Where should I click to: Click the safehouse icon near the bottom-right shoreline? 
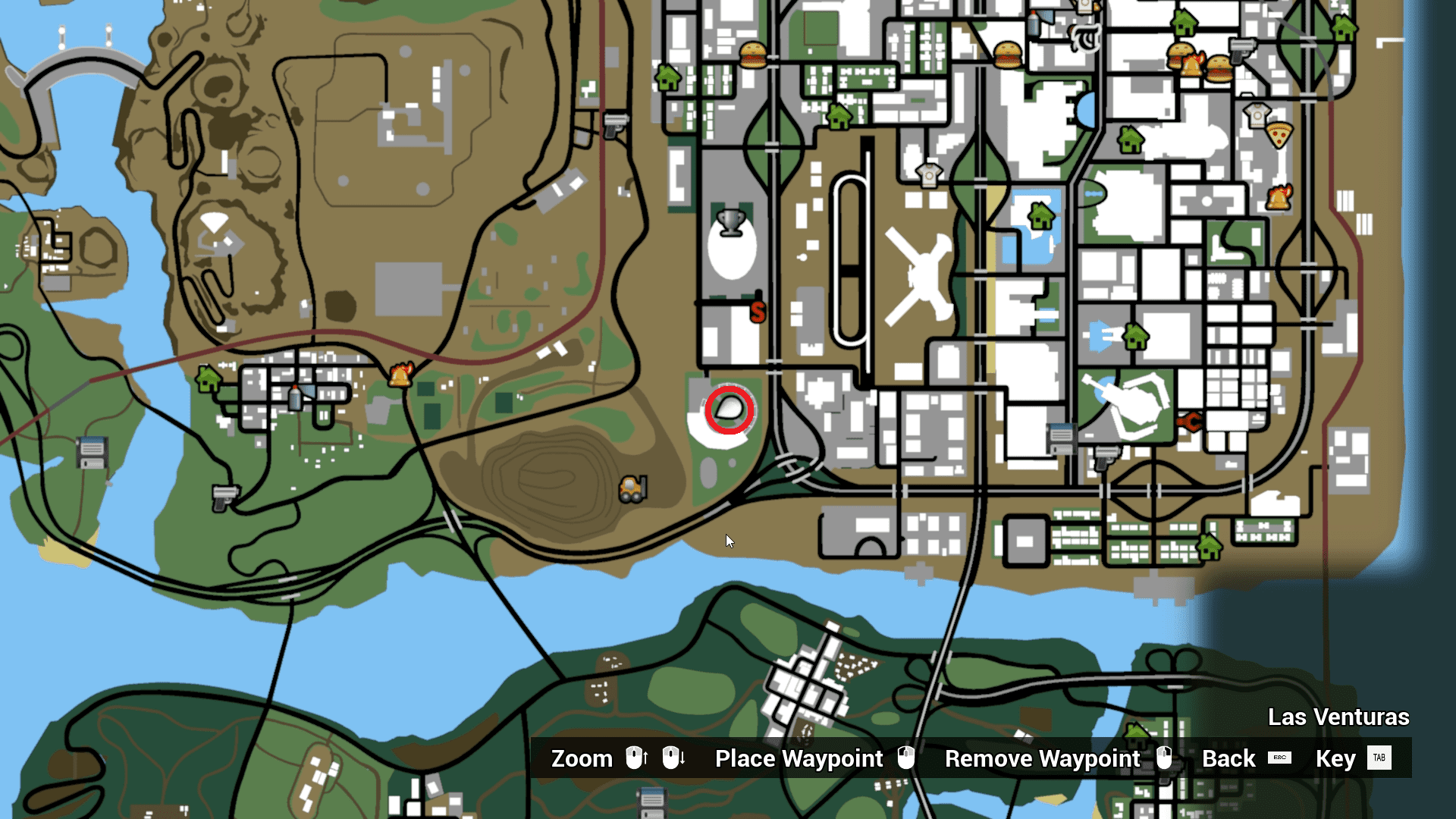tap(1211, 545)
